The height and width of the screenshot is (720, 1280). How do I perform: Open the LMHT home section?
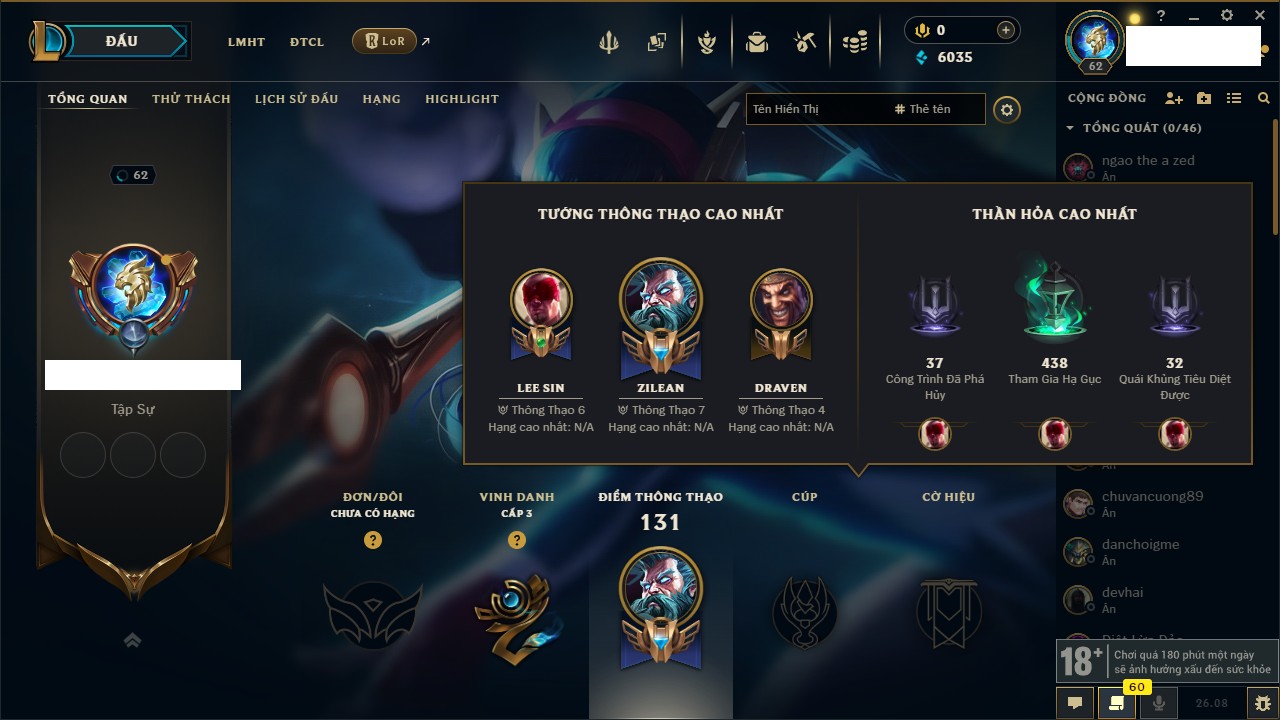[246, 42]
